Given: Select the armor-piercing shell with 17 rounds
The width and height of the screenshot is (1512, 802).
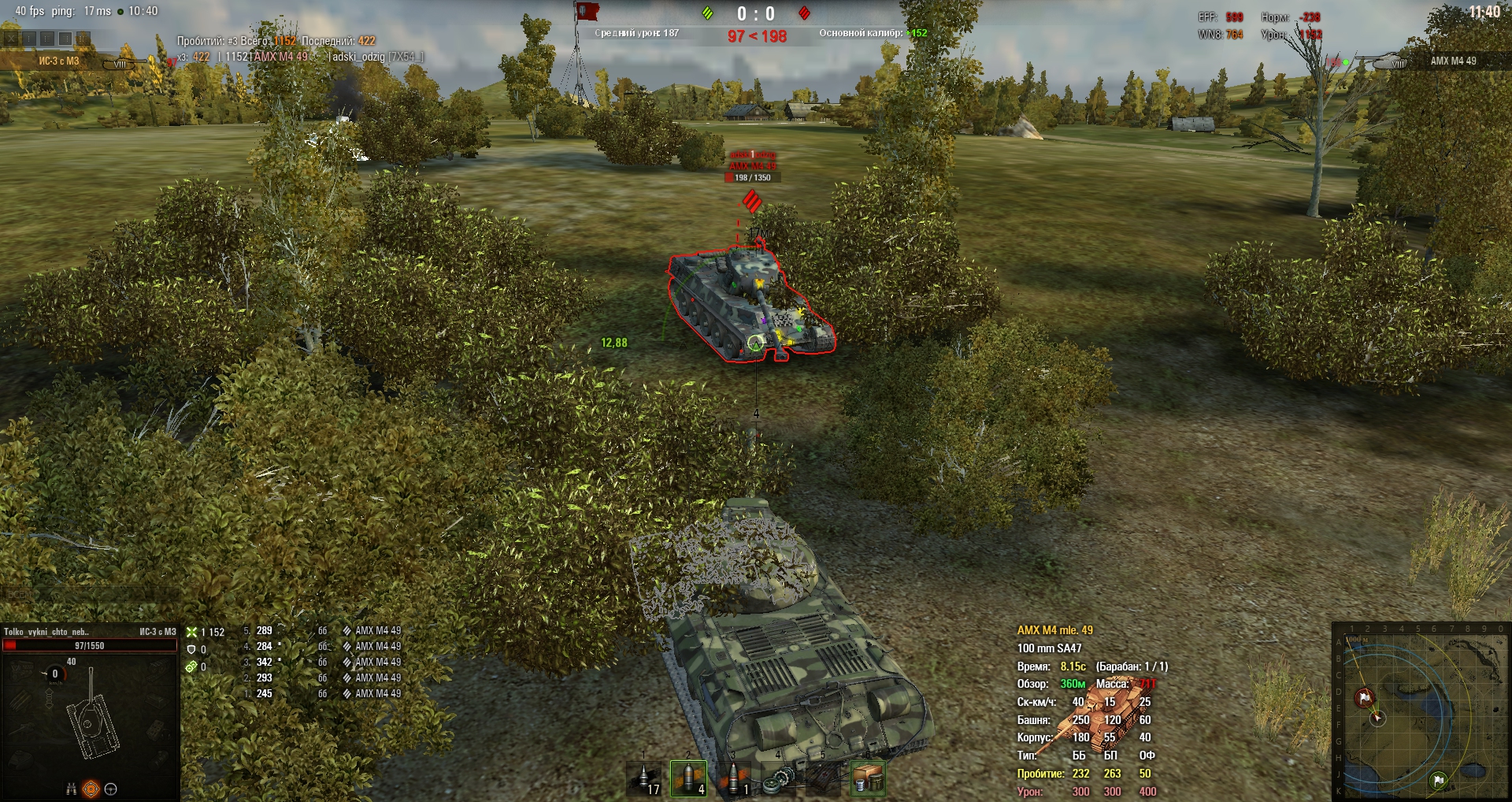Looking at the screenshot, I should [644, 778].
